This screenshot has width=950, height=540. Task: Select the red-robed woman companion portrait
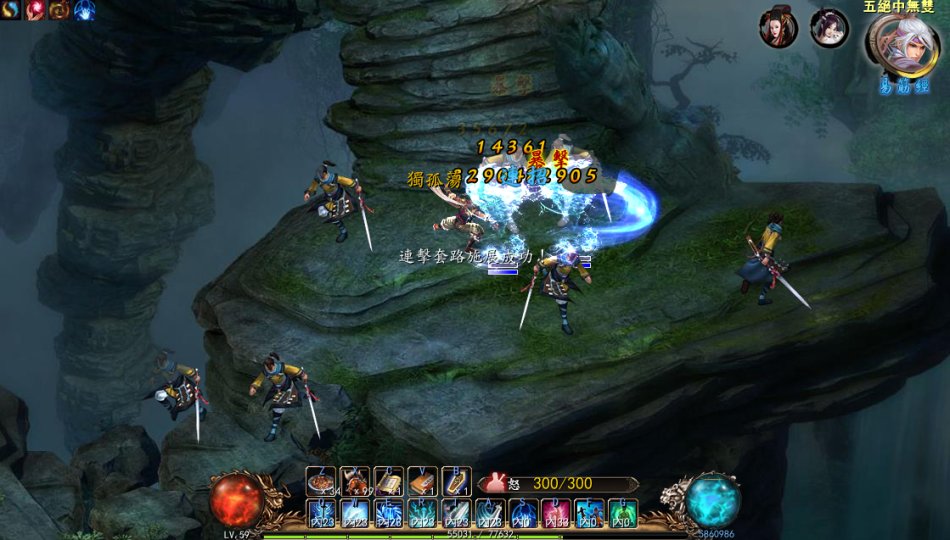coord(778,29)
